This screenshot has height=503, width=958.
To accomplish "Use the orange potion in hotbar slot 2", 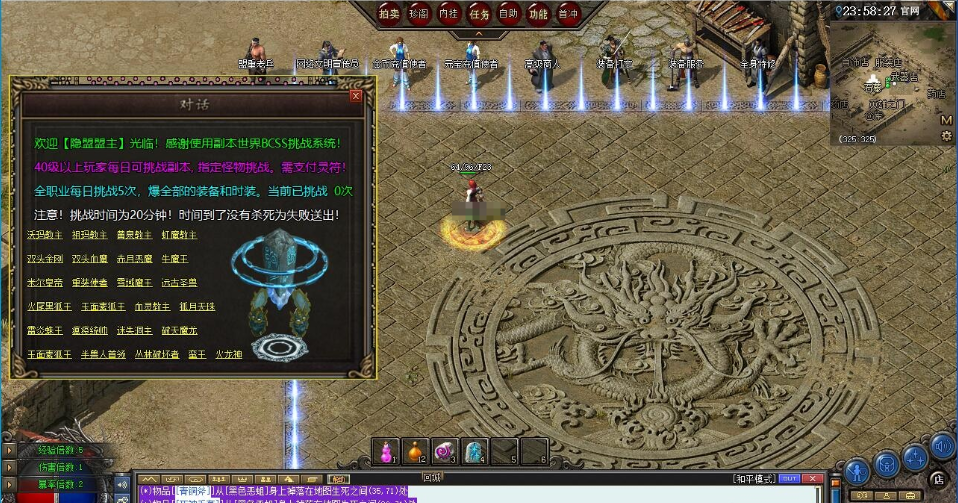I will tap(415, 451).
